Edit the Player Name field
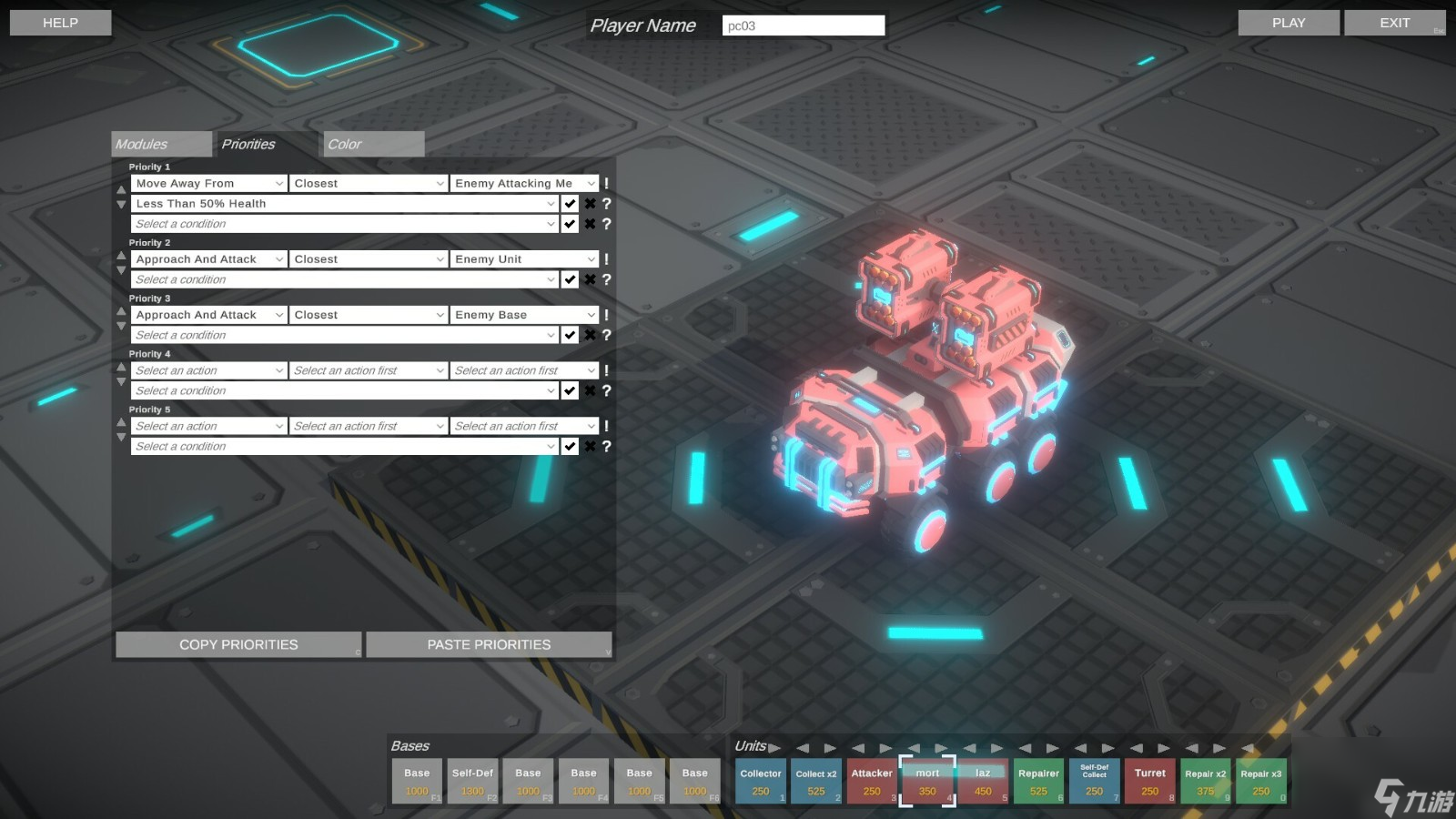1456x819 pixels. 803,25
